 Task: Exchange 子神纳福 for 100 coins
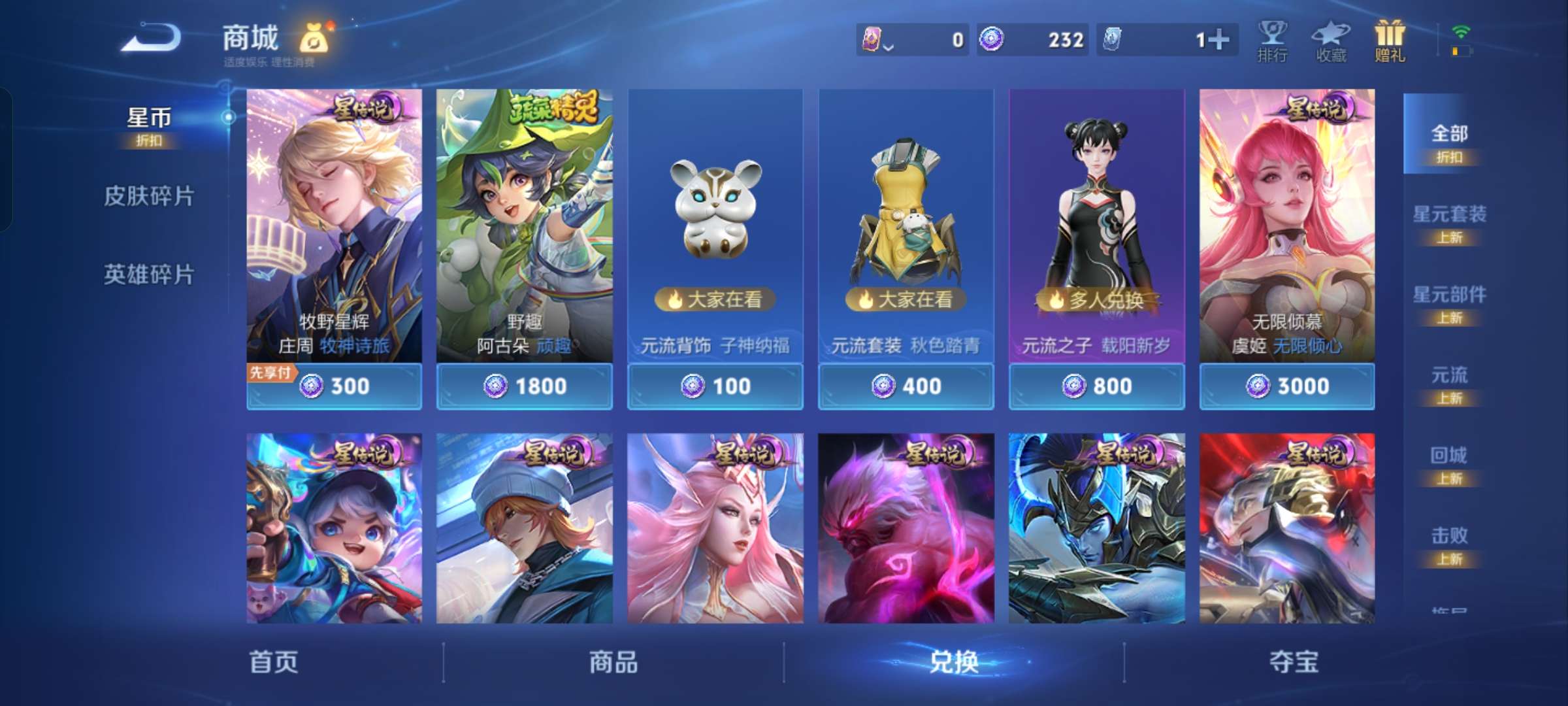click(x=714, y=386)
